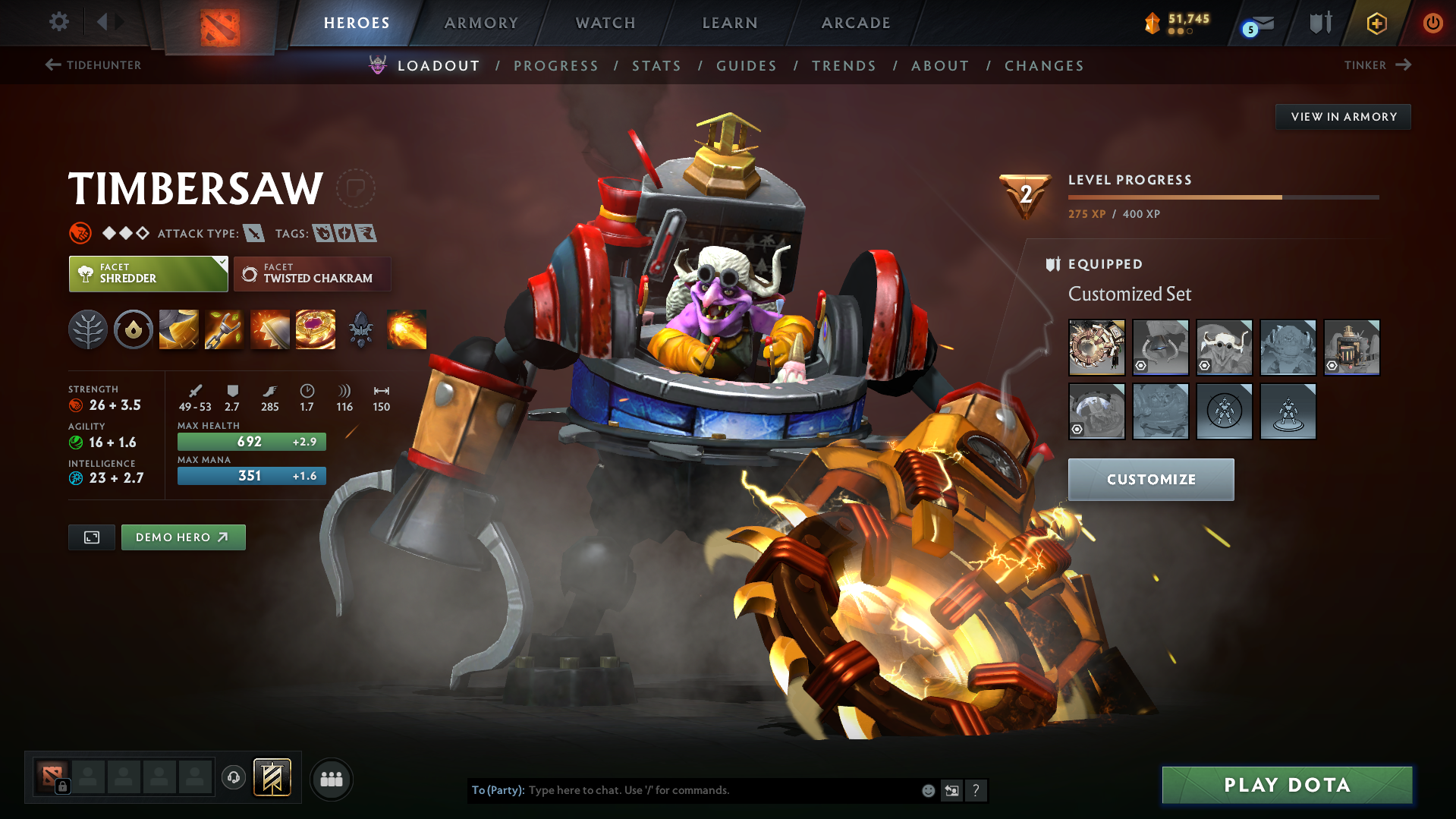Switch to the Trends section
Viewport: 1456px width, 819px height.
point(844,66)
